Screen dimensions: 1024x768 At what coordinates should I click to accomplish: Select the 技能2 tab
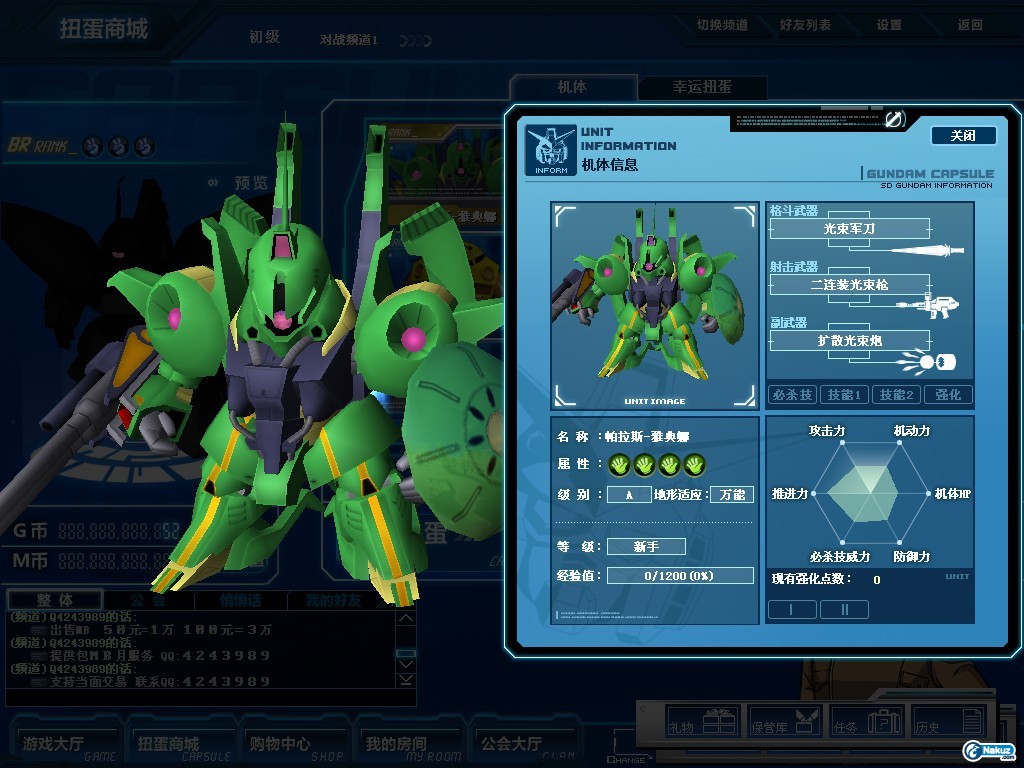click(896, 395)
